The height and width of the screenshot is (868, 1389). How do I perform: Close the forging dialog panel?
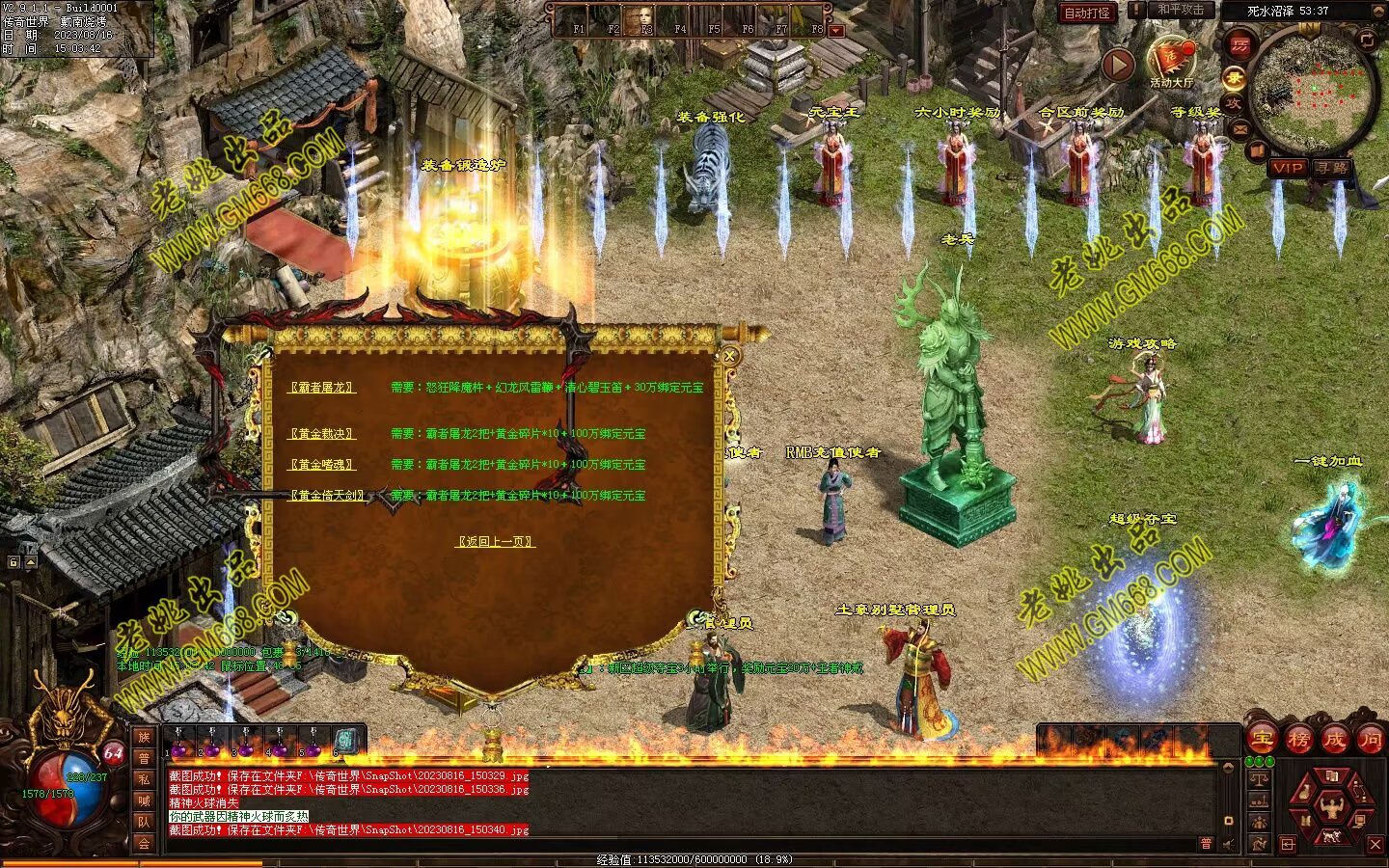[730, 356]
